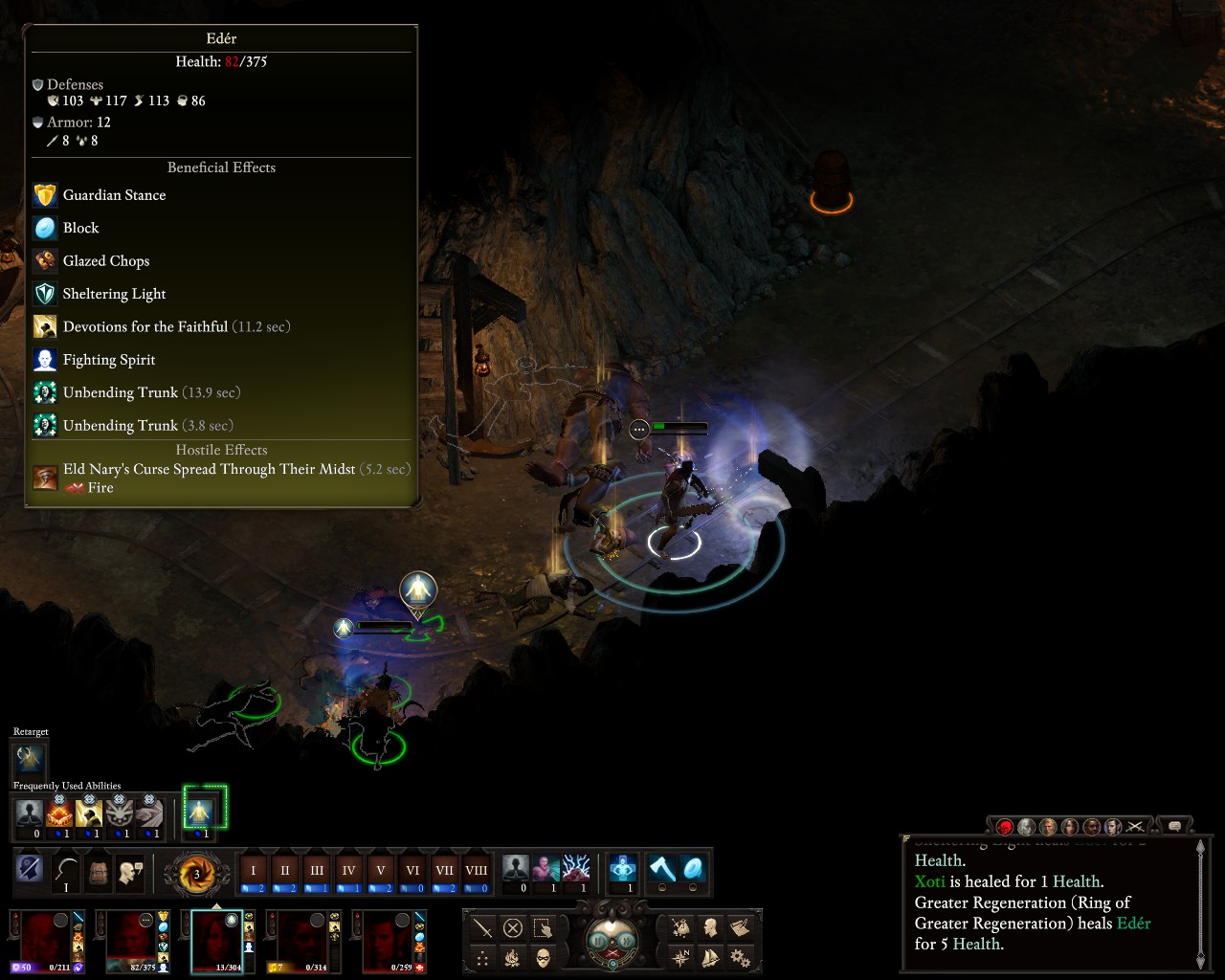Open the gear-shaped options menu
Viewport: 1225px width, 980px height.
[739, 957]
